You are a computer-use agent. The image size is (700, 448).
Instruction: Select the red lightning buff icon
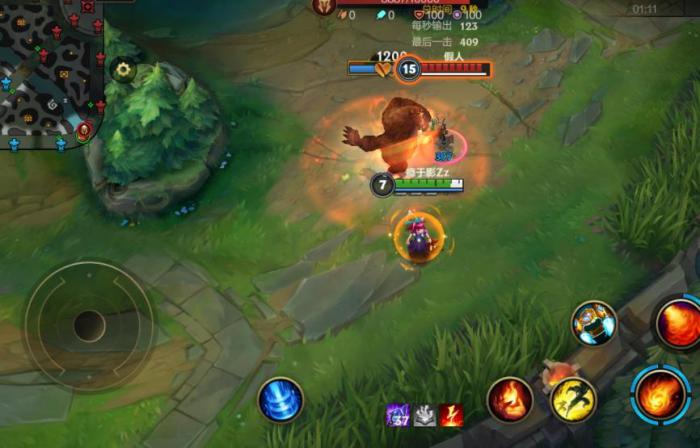click(451, 415)
